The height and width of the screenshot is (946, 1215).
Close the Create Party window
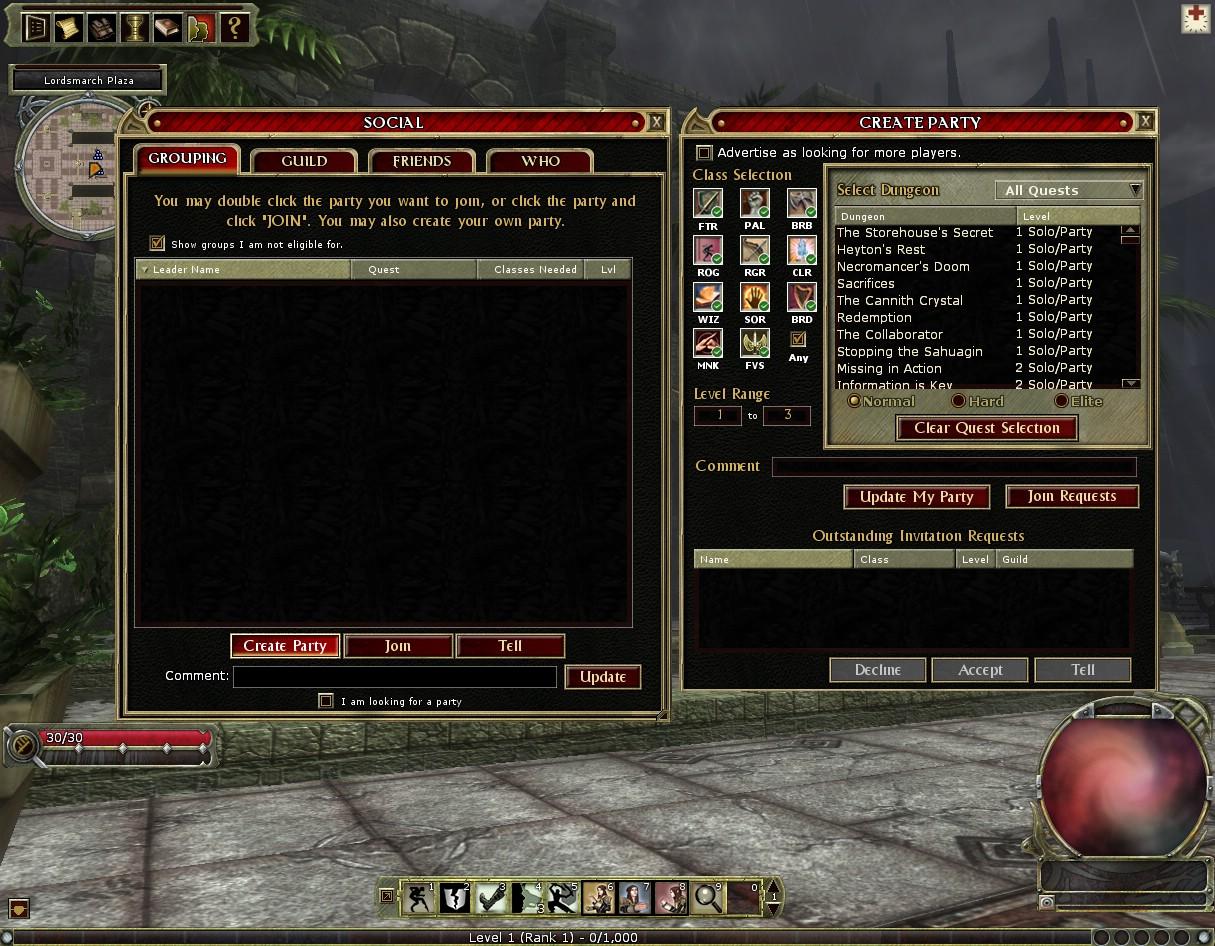coord(1145,122)
